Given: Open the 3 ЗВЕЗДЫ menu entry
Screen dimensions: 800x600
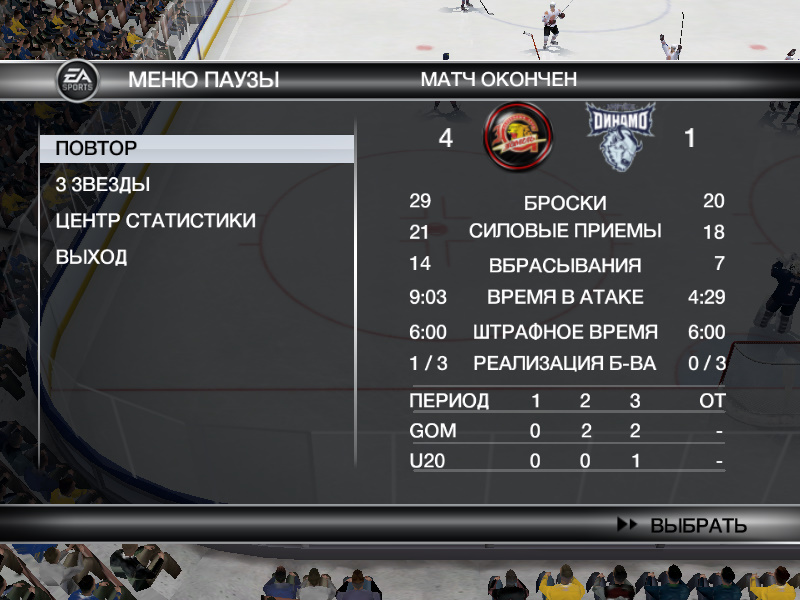Looking at the screenshot, I should coord(103,185).
